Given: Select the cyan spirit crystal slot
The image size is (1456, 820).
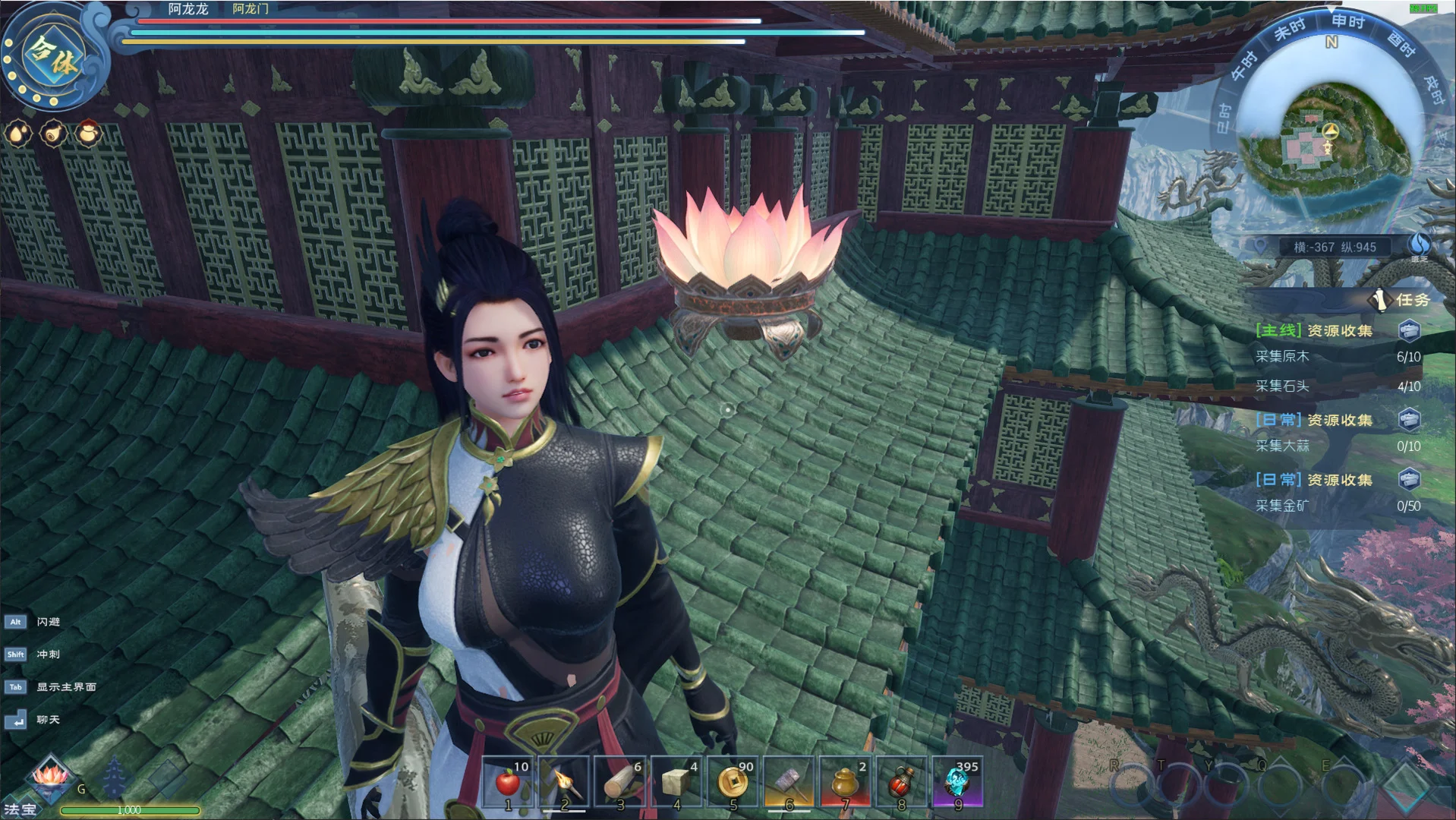Looking at the screenshot, I should coord(957,782).
